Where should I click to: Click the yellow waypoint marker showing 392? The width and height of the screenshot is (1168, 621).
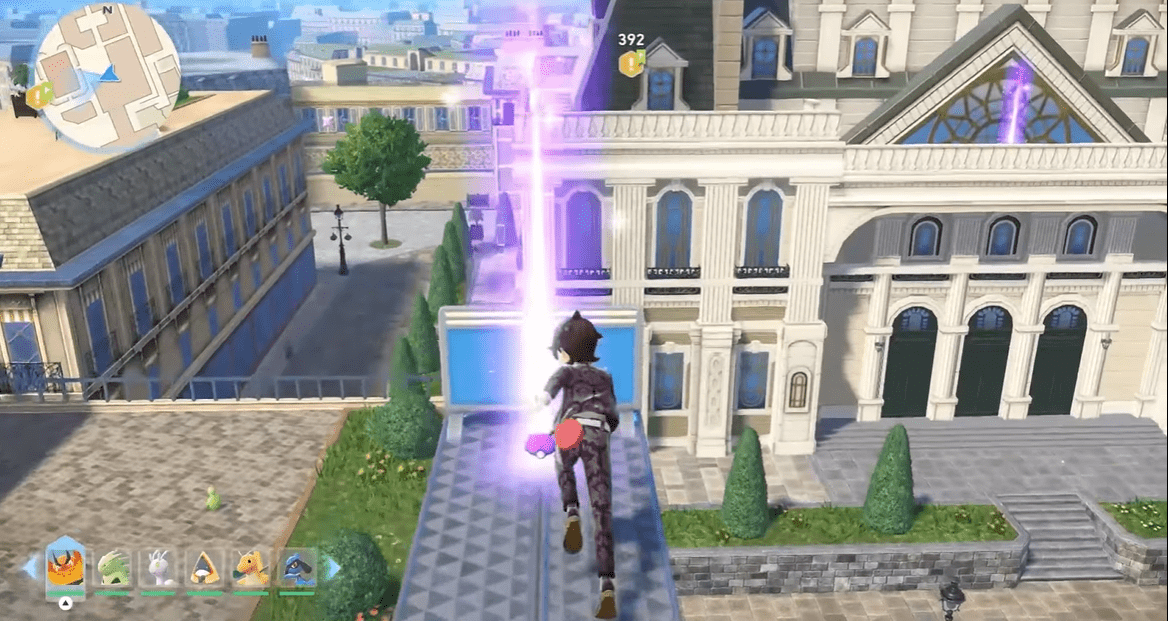coord(630,64)
